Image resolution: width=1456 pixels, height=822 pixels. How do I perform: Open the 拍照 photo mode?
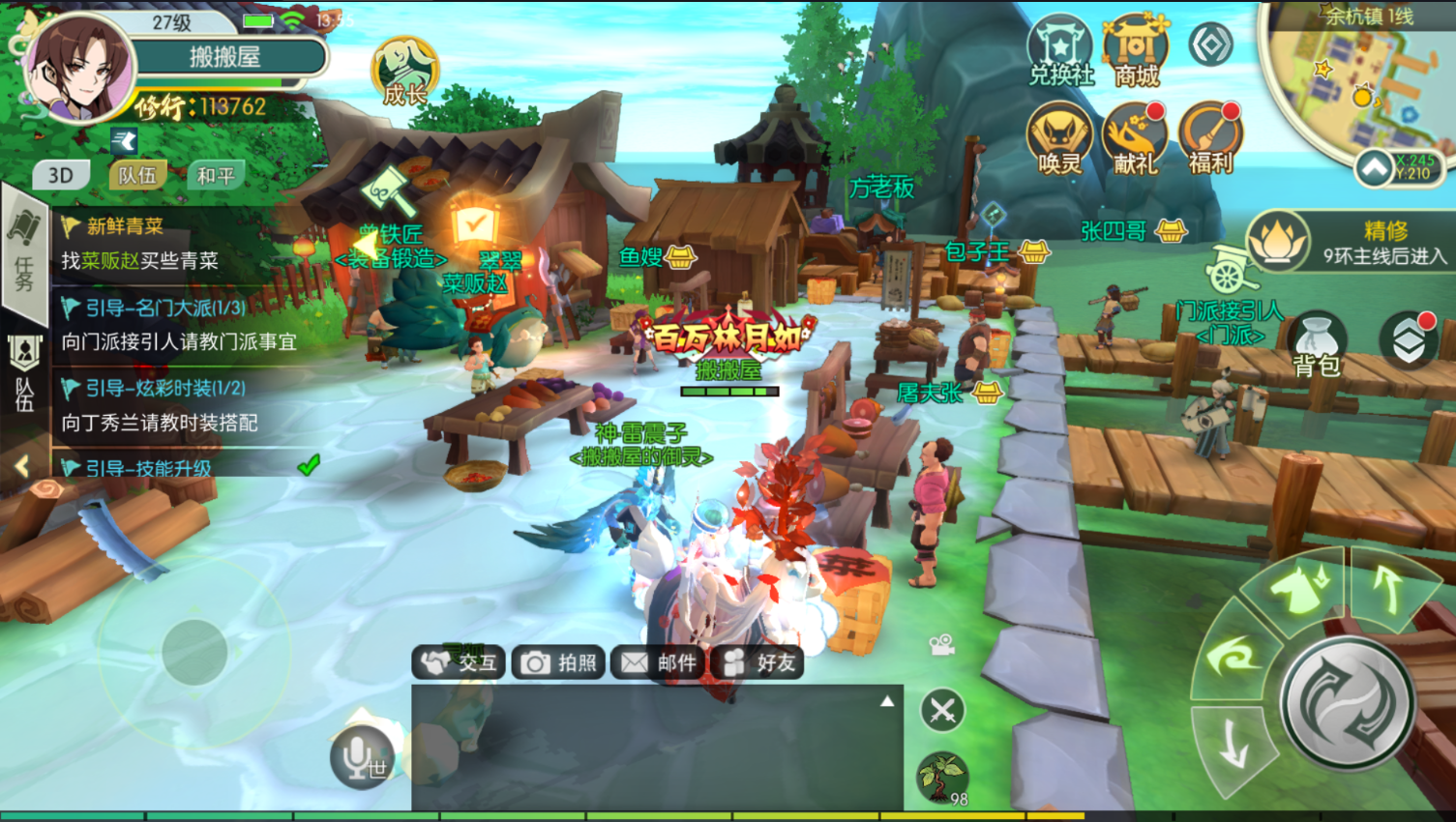pyautogui.click(x=559, y=662)
